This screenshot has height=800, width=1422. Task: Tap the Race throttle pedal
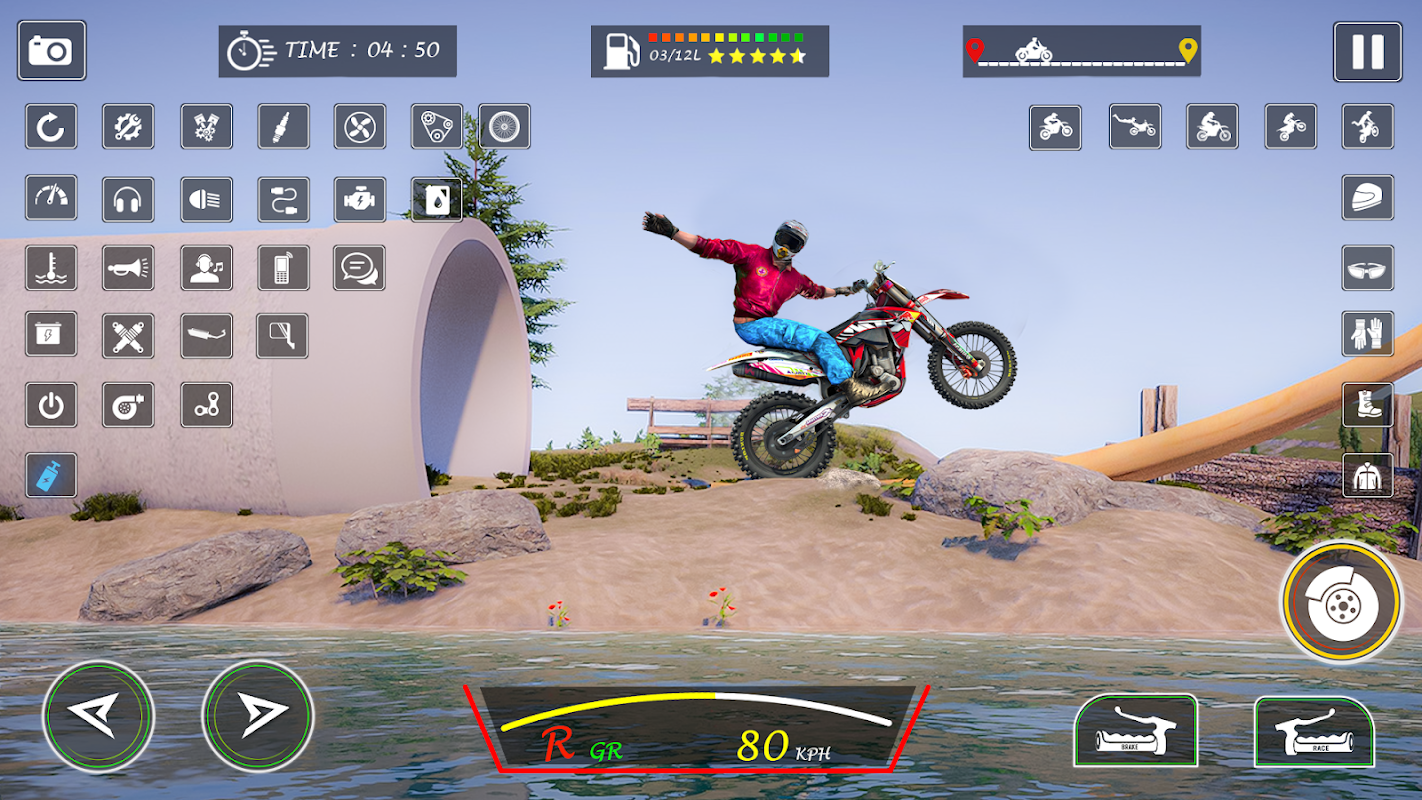tap(1314, 732)
